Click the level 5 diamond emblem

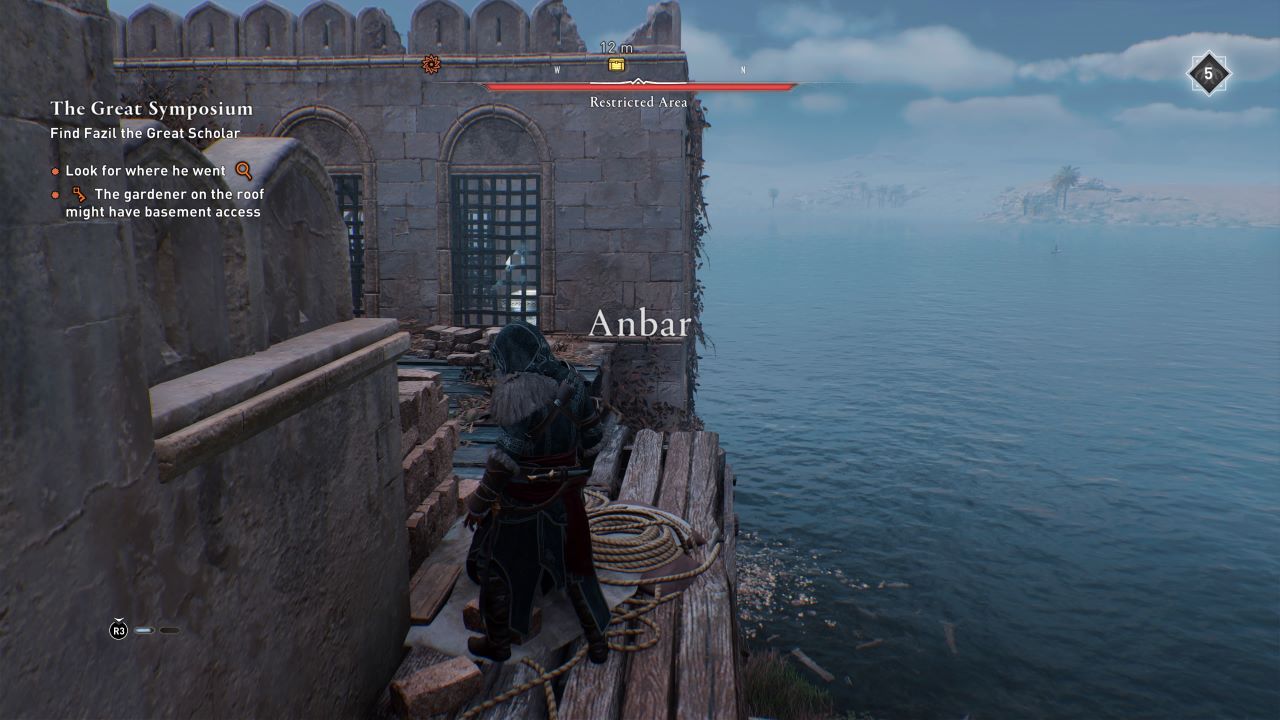coord(1208,74)
